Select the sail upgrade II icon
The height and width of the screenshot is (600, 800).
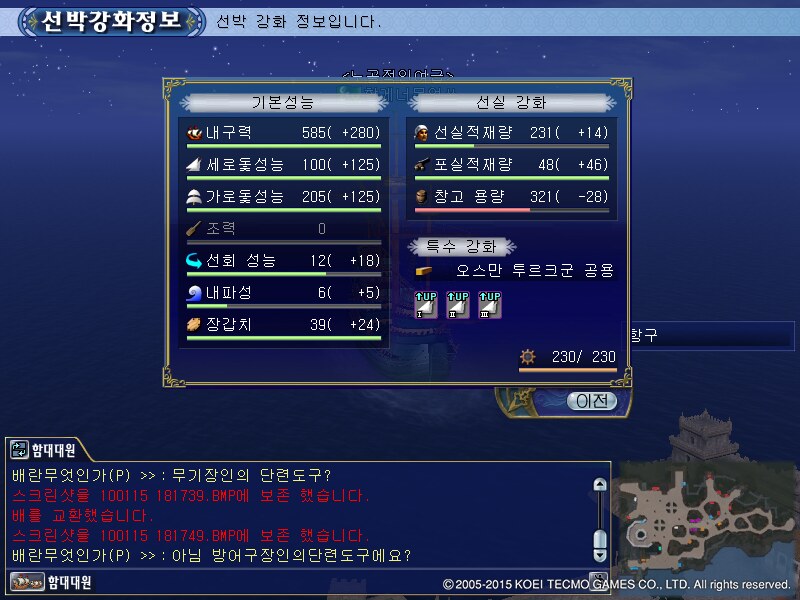[458, 304]
